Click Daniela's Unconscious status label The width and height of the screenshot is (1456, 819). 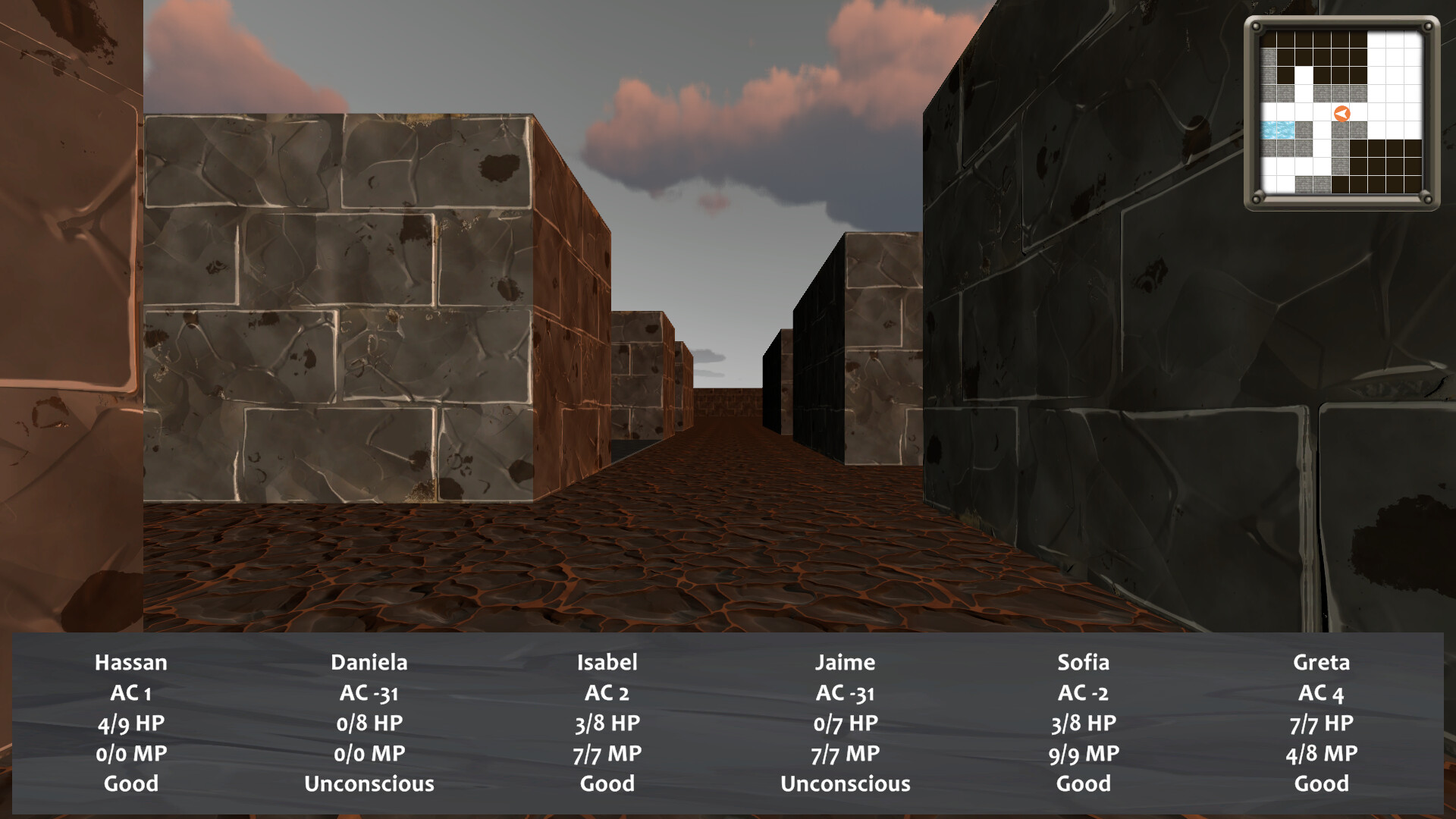click(371, 783)
